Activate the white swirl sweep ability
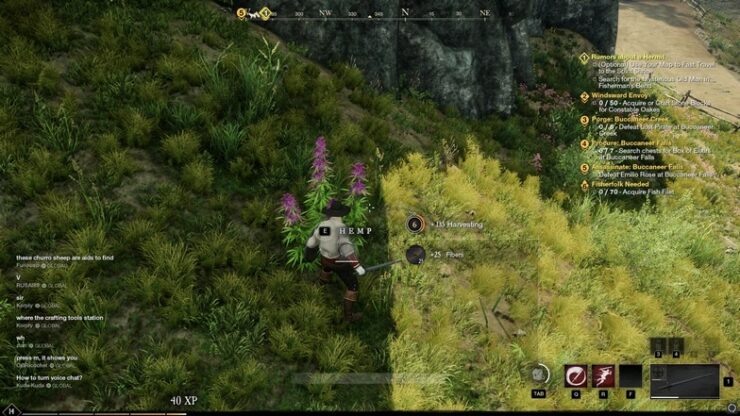740x416 pixels. click(576, 376)
